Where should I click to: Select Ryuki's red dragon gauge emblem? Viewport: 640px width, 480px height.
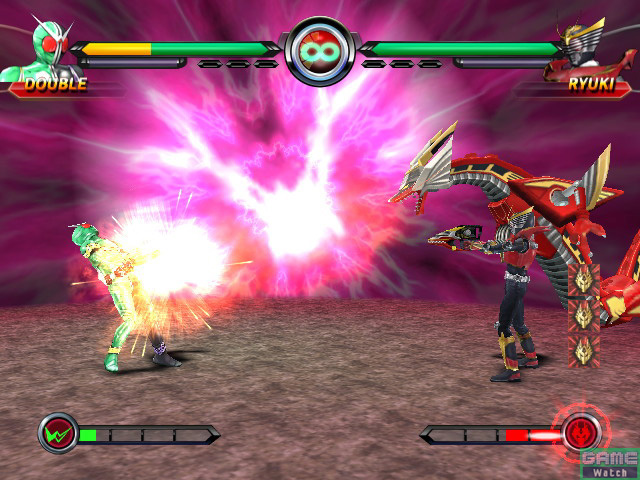point(582,433)
